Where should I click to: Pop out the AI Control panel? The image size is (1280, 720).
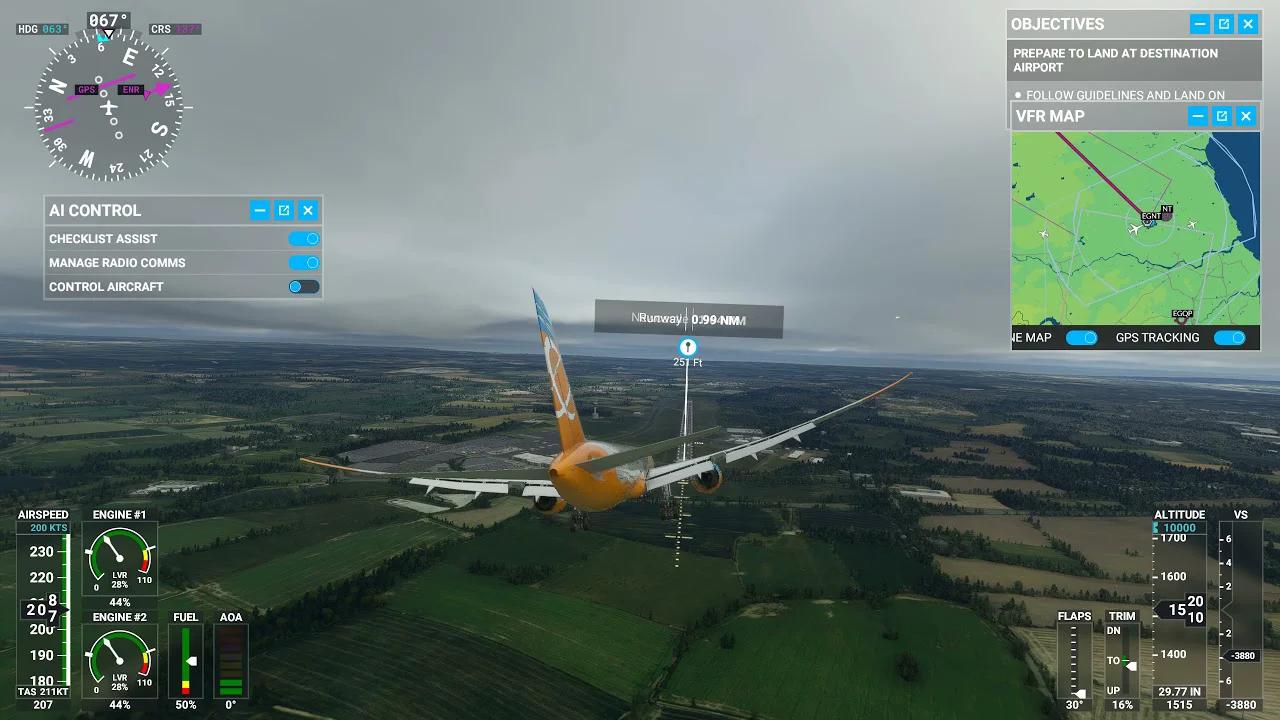coord(283,210)
